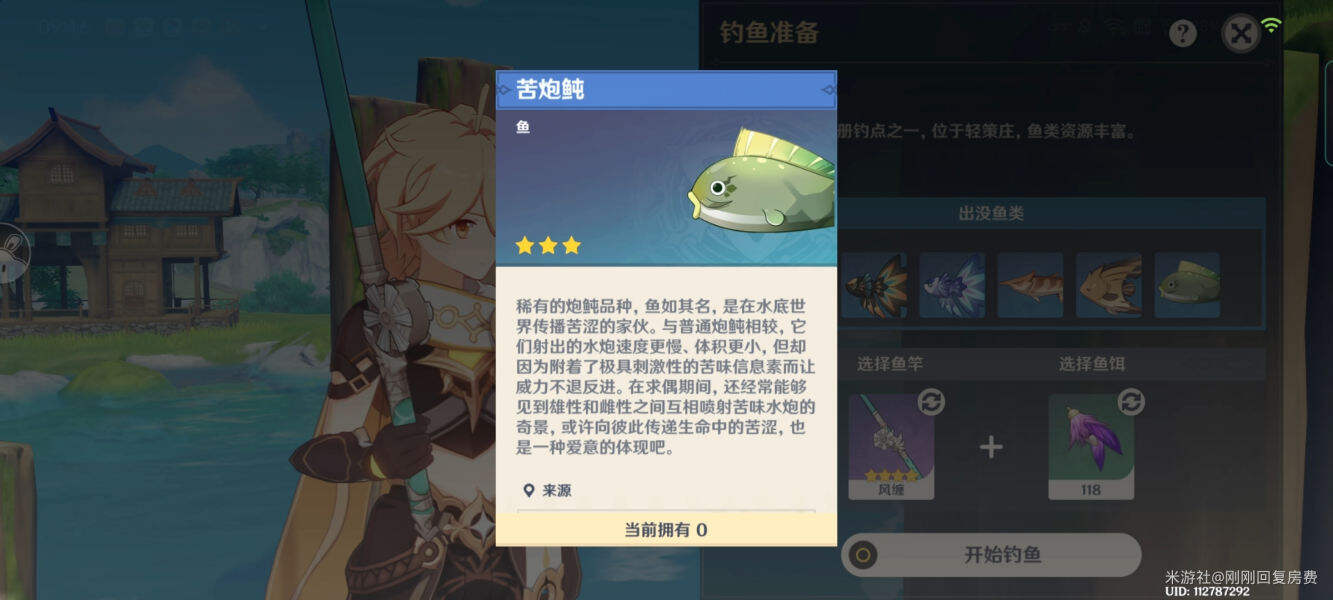
Task: Swap the fishing rod via its refresh icon
Action: pos(931,402)
